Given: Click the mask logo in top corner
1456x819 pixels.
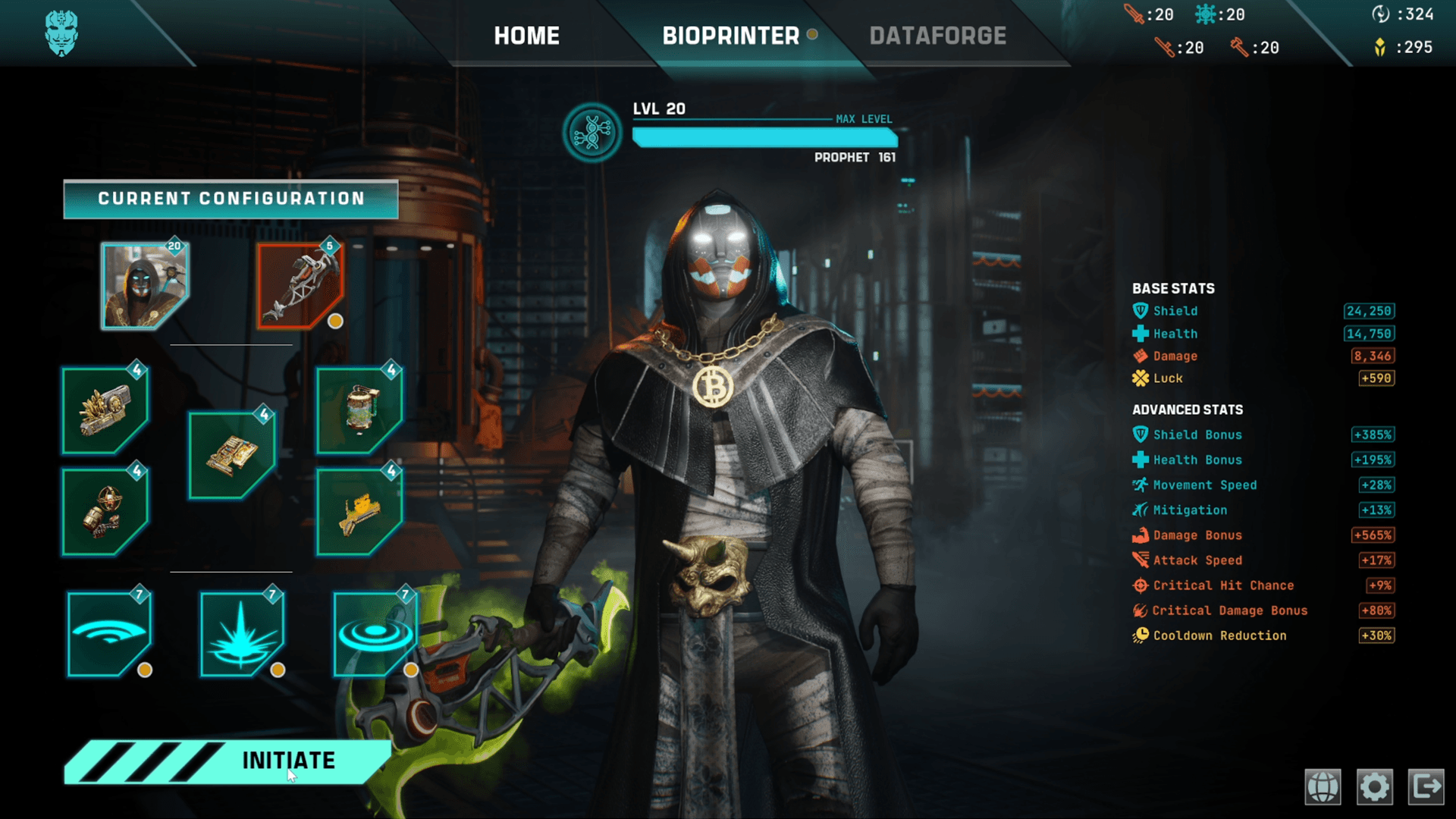Looking at the screenshot, I should coord(61,33).
